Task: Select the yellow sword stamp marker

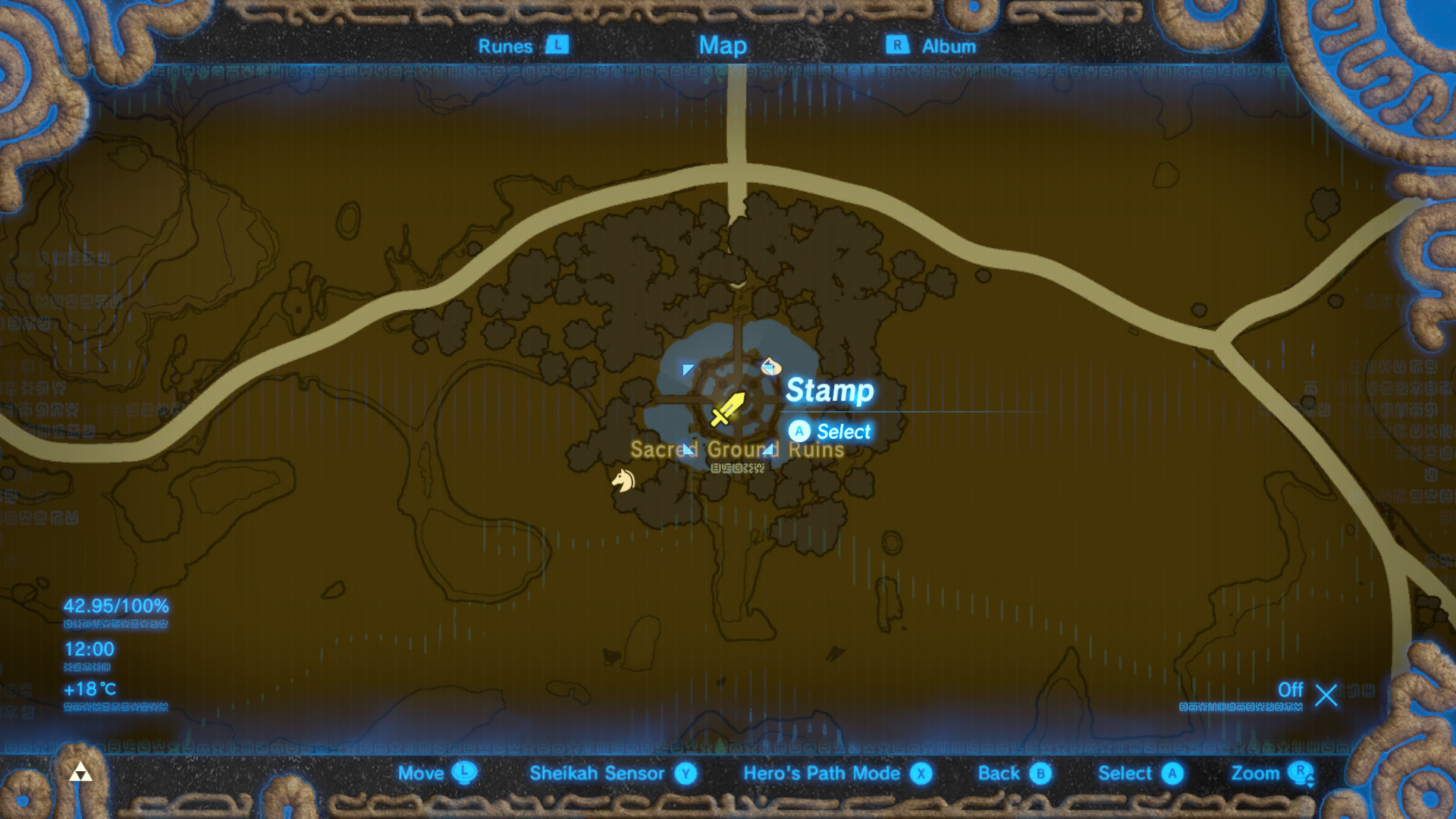Action: [726, 409]
